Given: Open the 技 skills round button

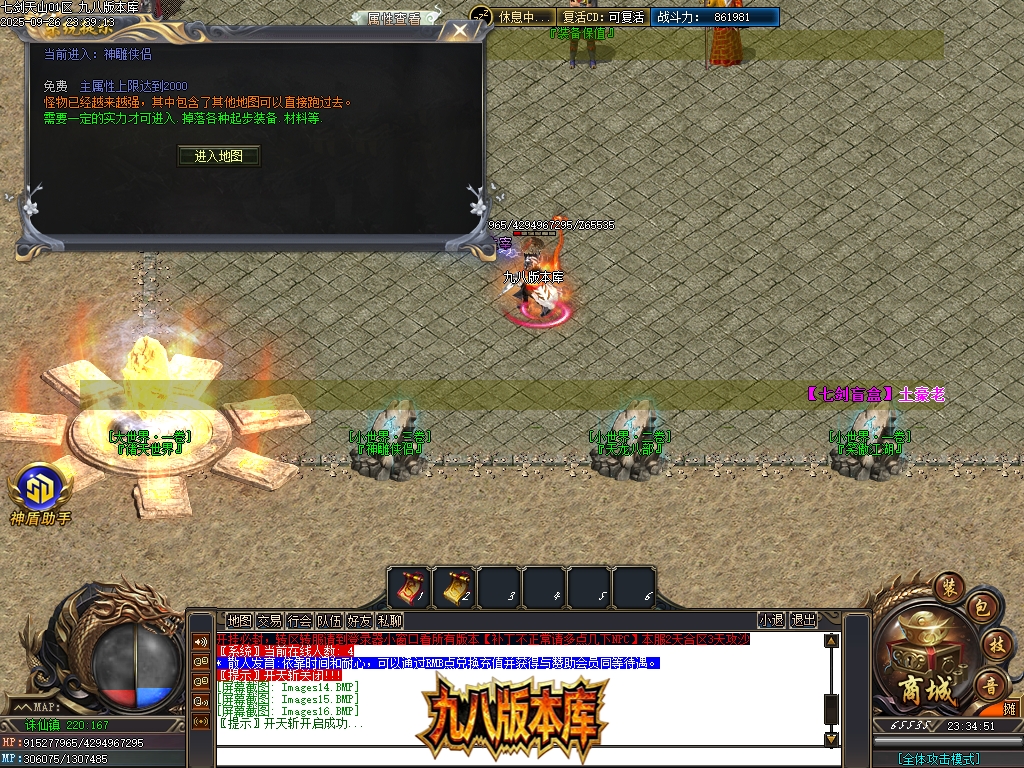Looking at the screenshot, I should (x=995, y=644).
